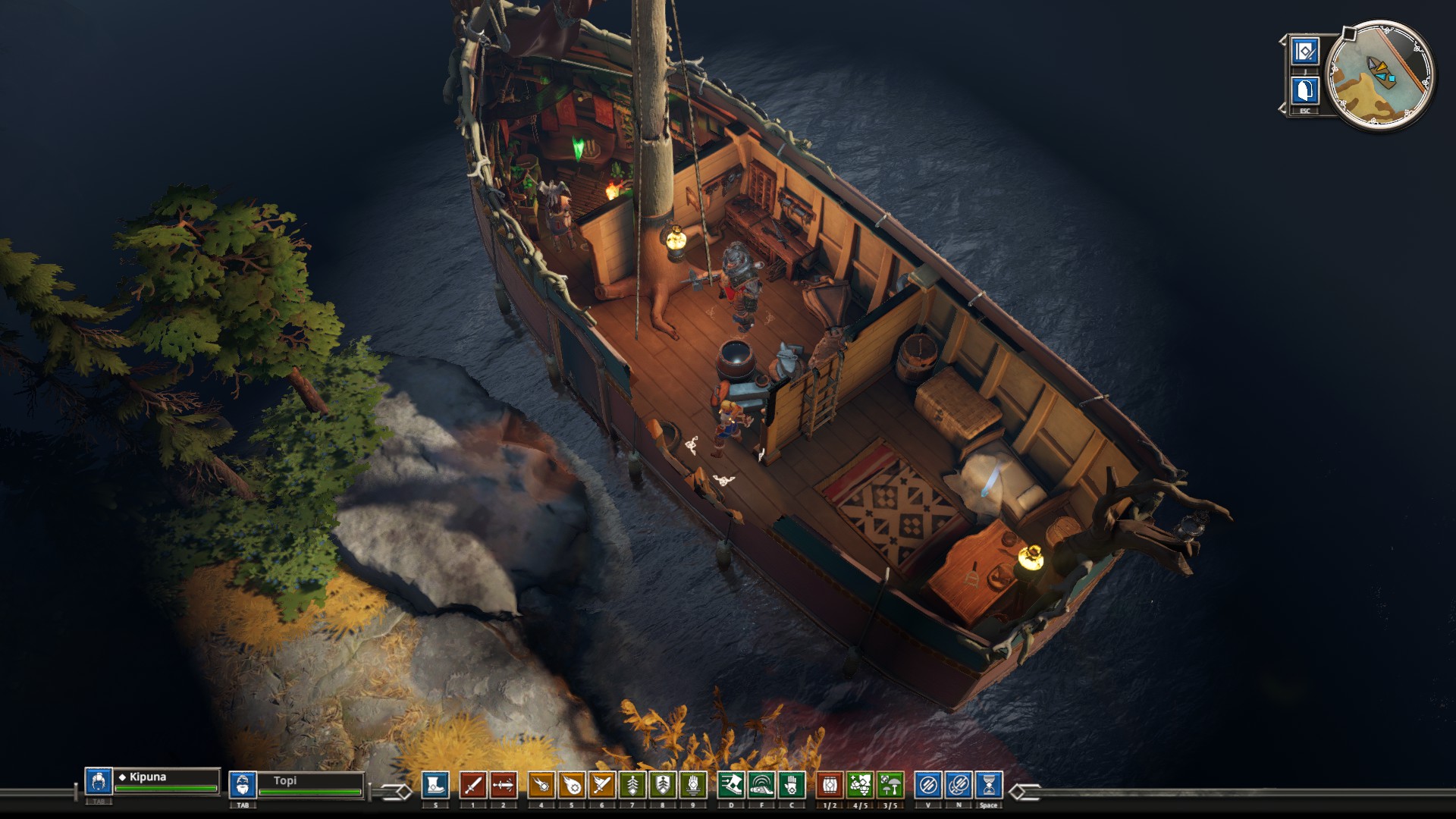Viewport: 1456px width, 819px height.
Task: Open the journal book icon
Action: [x=1305, y=52]
